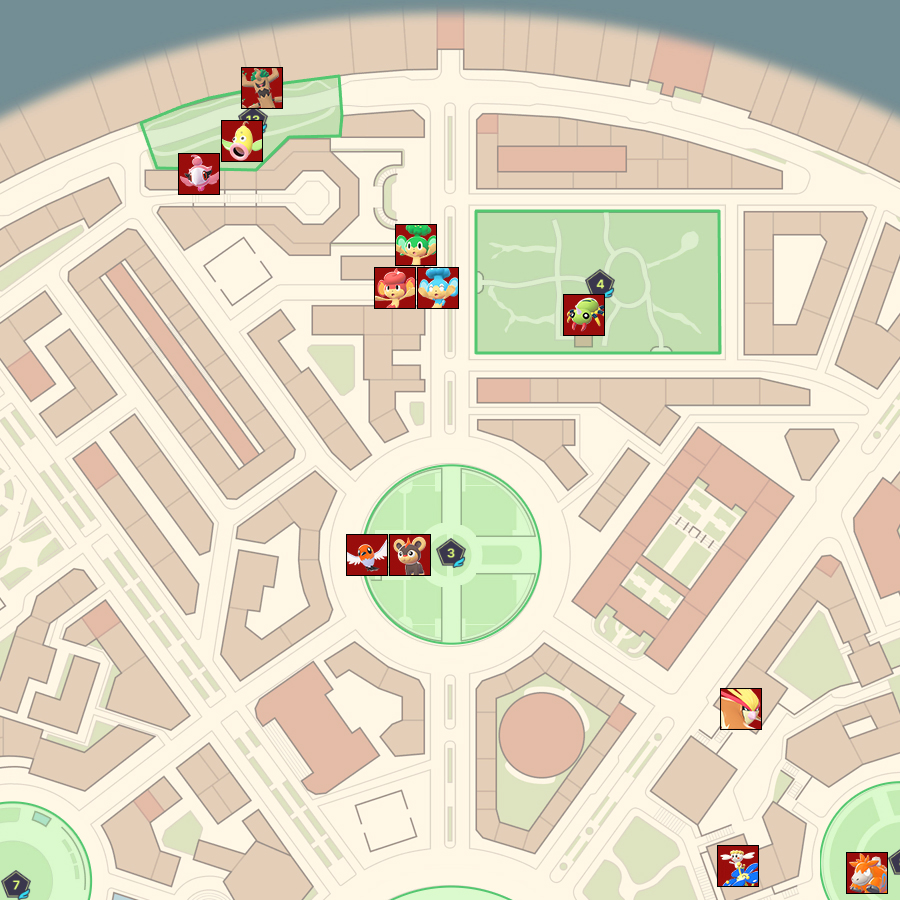Open the orange Camerupt marker

(867, 873)
